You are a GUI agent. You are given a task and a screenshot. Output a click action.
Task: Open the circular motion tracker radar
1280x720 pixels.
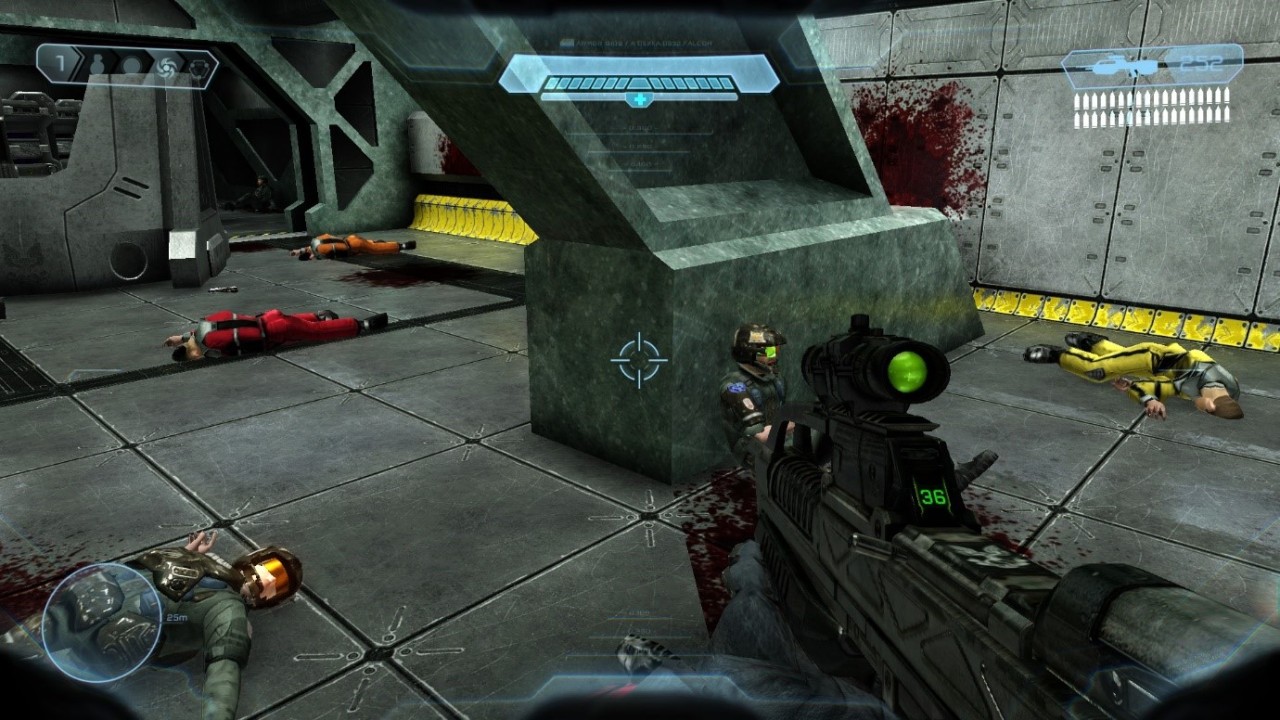[x=102, y=622]
